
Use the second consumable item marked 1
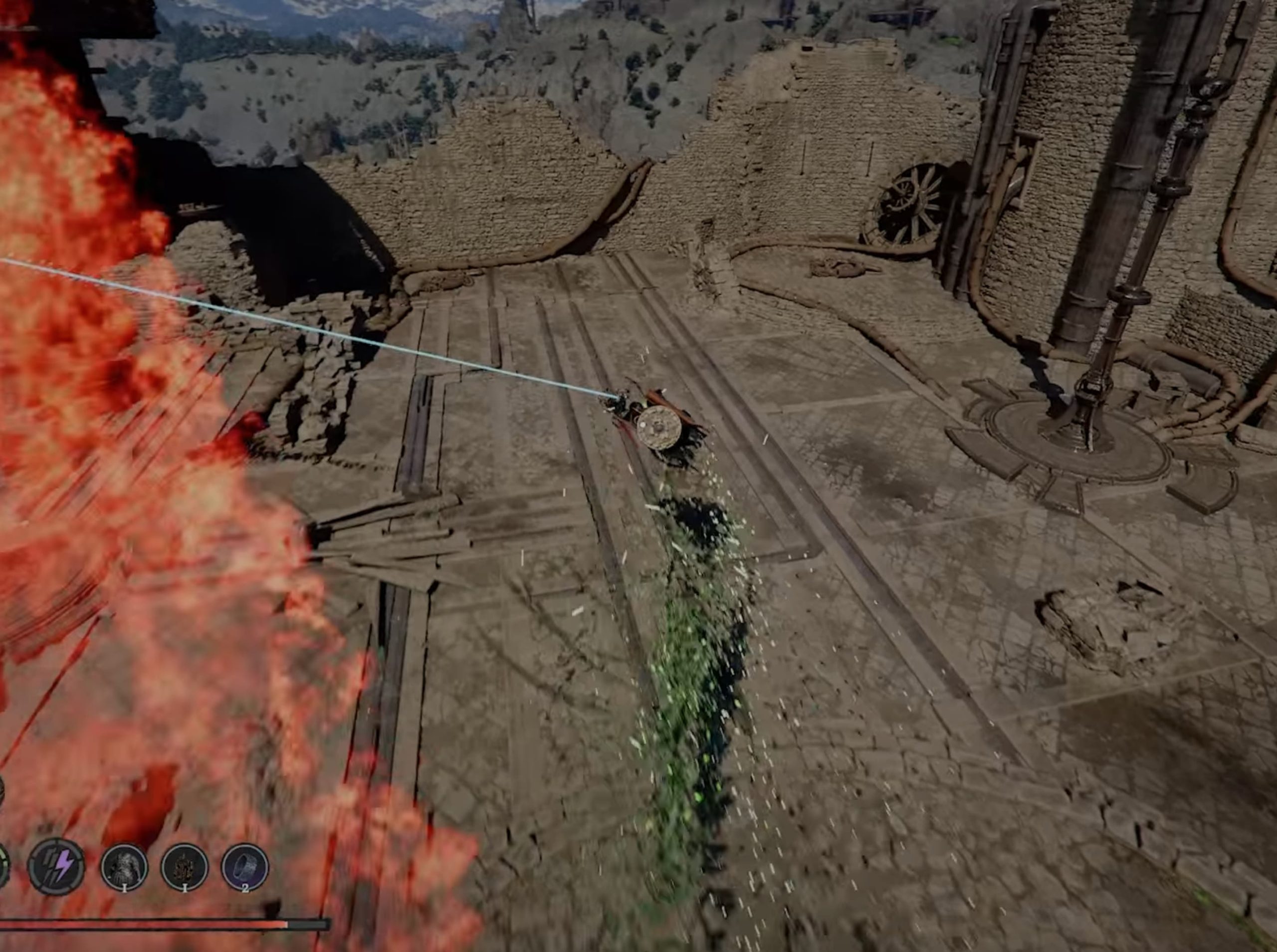185,867
